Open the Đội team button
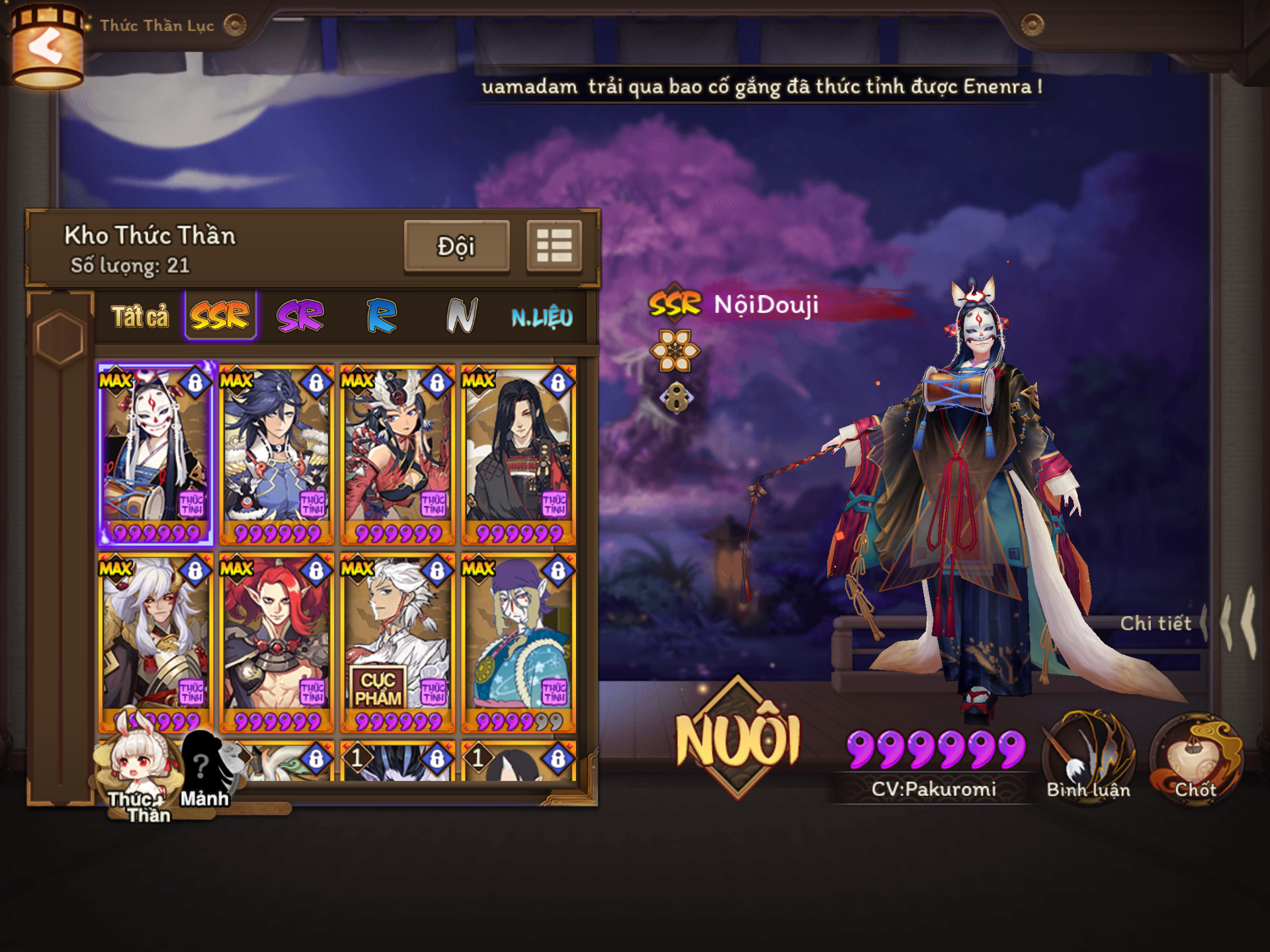 456,247
